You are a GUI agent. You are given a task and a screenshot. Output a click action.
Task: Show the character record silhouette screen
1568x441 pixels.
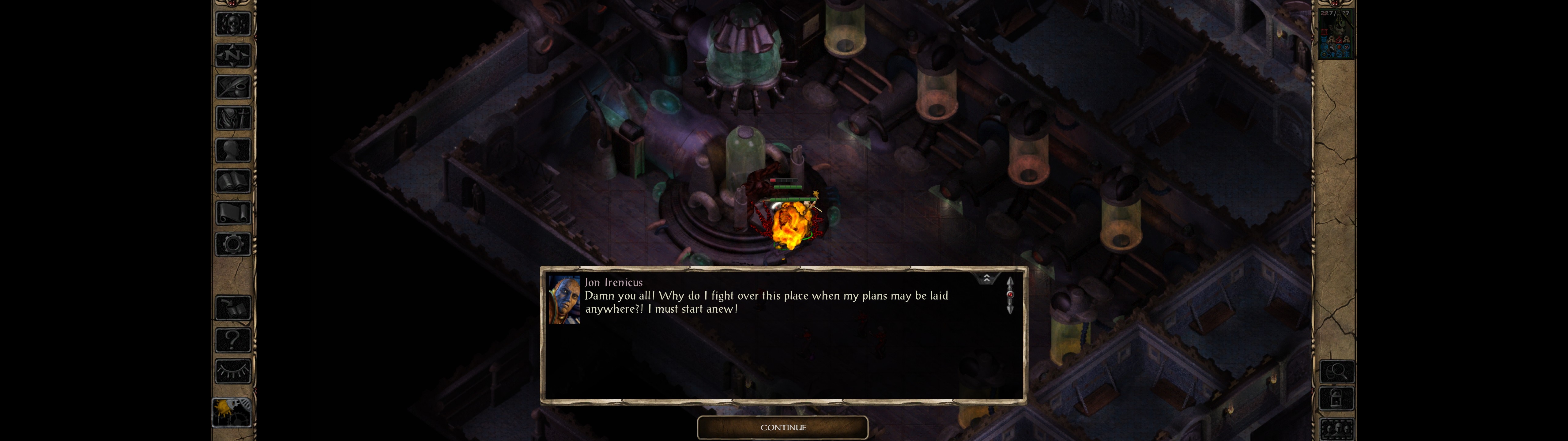click(233, 150)
